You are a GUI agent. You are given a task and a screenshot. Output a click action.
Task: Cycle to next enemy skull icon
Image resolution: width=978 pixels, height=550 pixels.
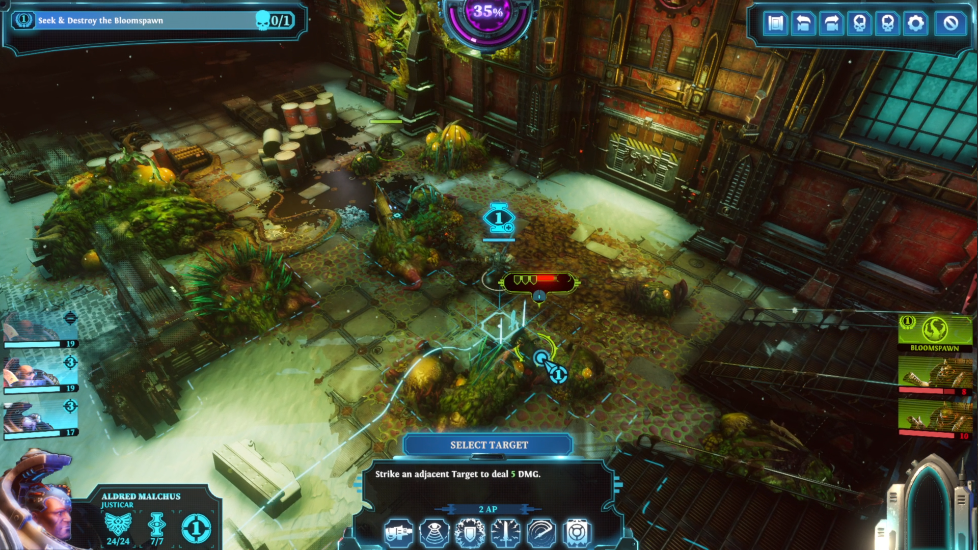coord(887,23)
